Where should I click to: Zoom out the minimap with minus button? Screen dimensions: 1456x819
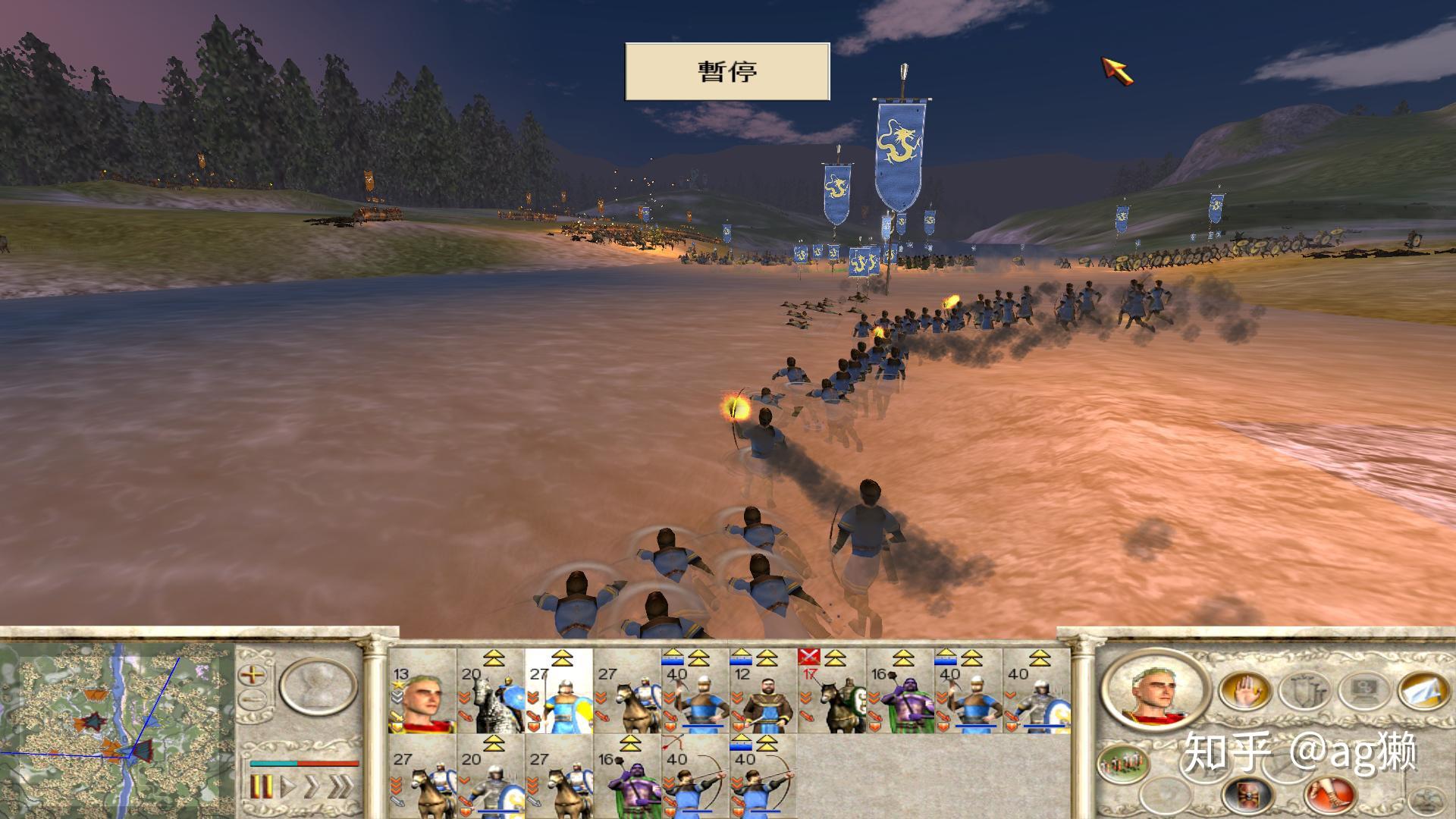253,698
